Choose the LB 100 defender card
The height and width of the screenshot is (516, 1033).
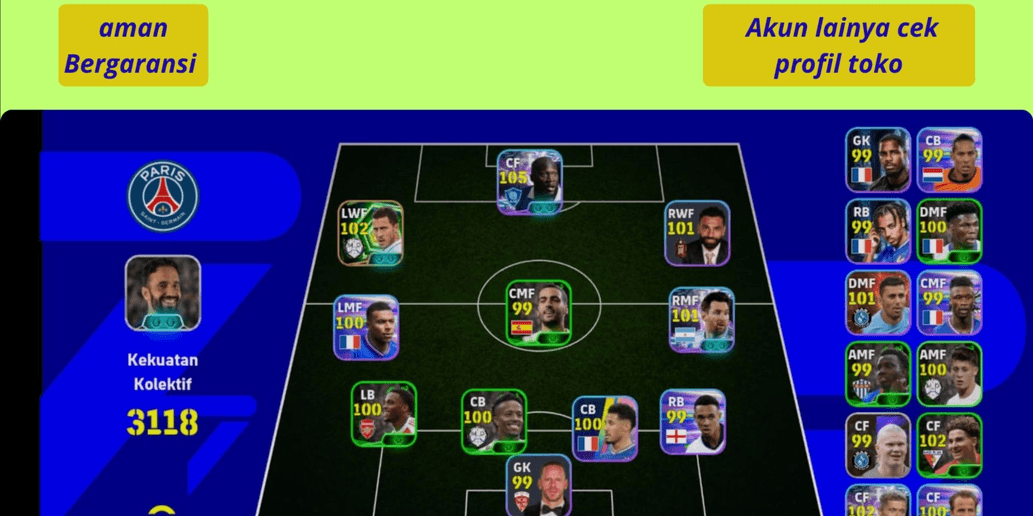coord(383,413)
